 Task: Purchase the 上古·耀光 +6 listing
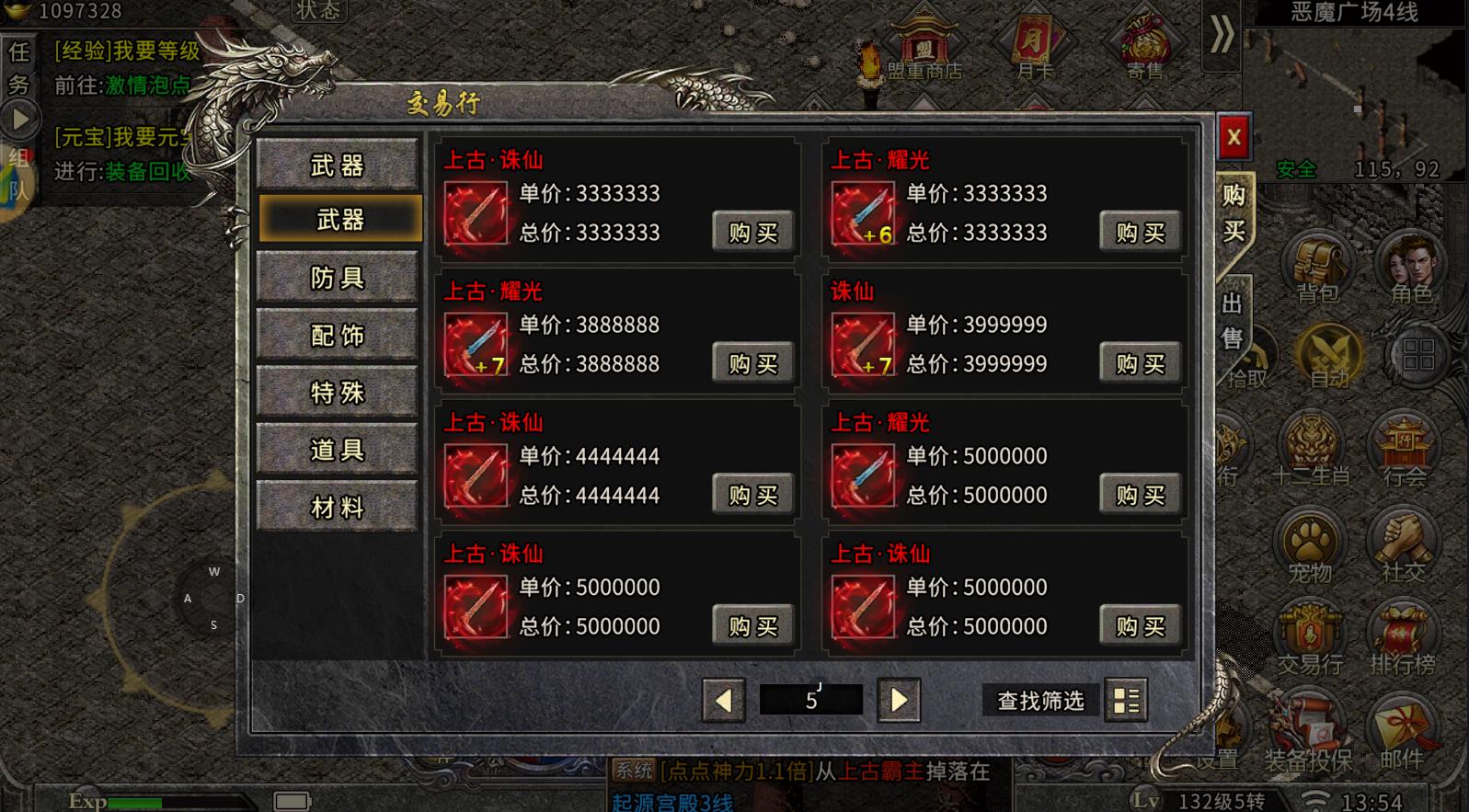pos(1140,233)
